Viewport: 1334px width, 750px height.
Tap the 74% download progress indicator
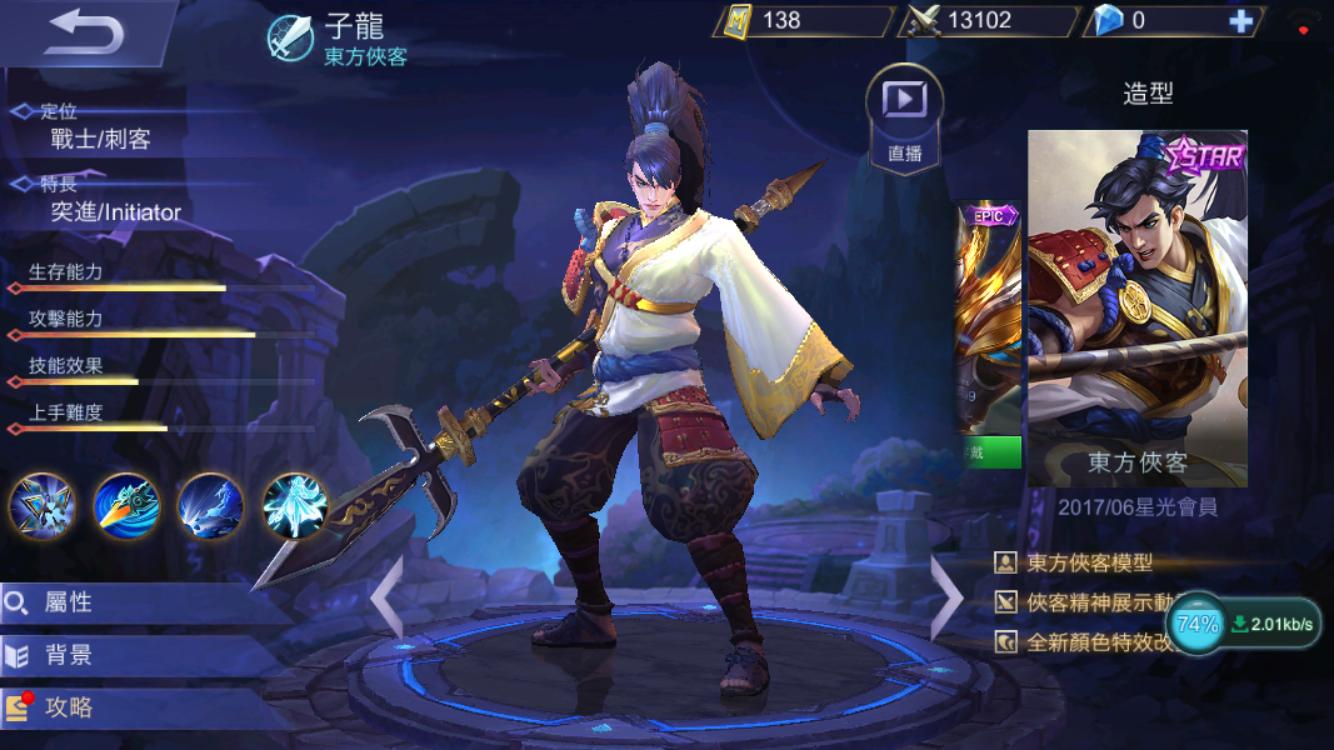click(1197, 625)
